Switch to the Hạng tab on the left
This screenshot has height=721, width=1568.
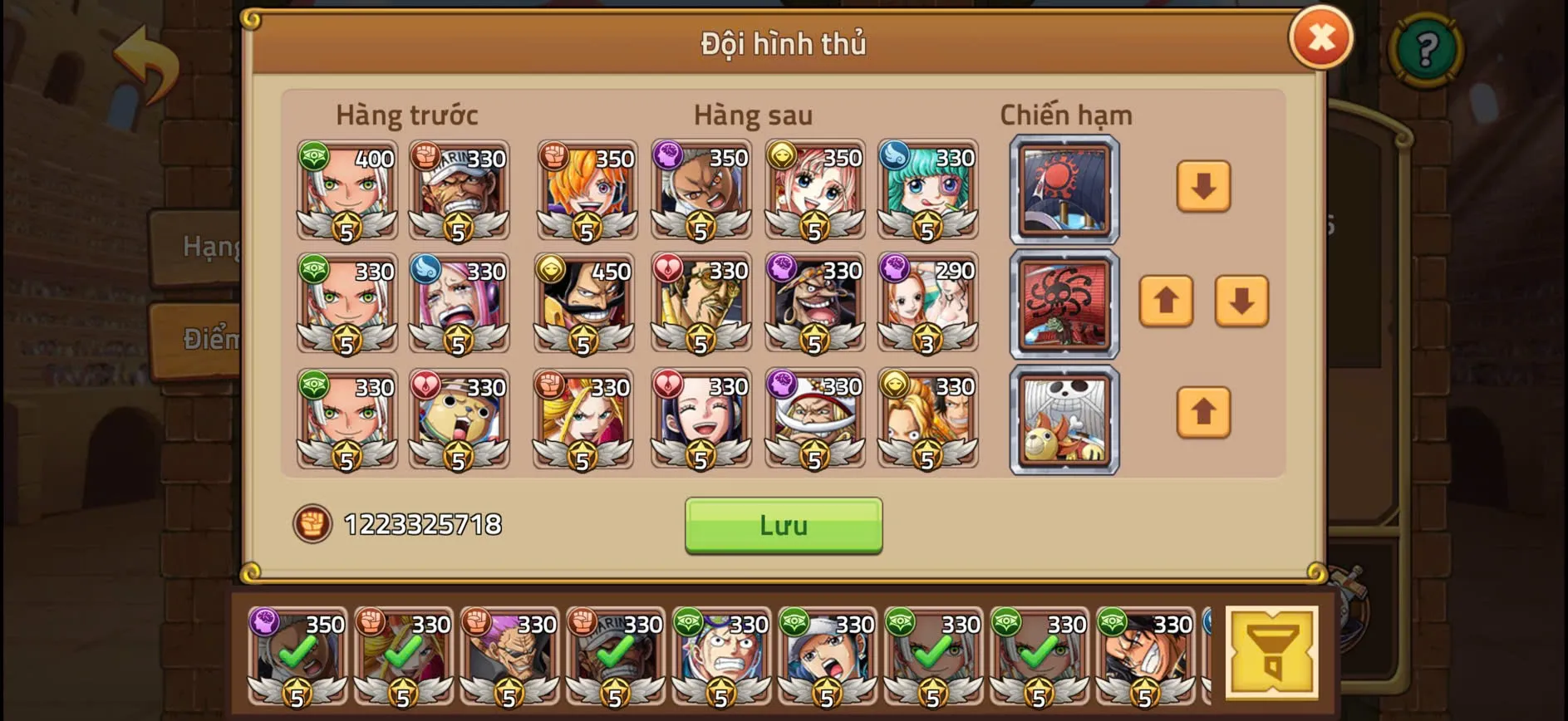[x=202, y=246]
